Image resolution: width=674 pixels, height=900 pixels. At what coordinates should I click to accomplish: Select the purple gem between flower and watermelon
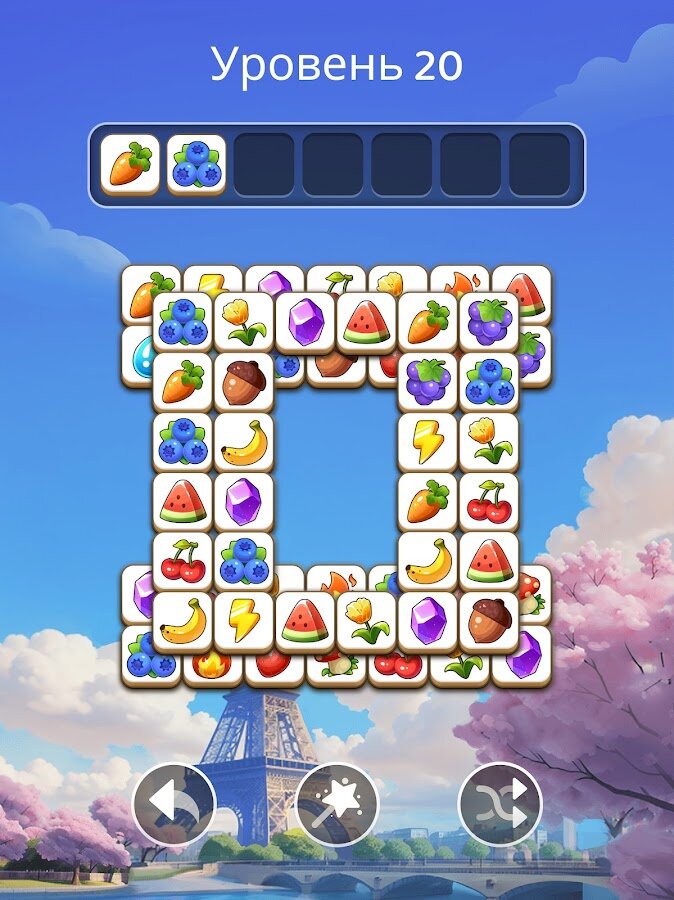point(305,322)
